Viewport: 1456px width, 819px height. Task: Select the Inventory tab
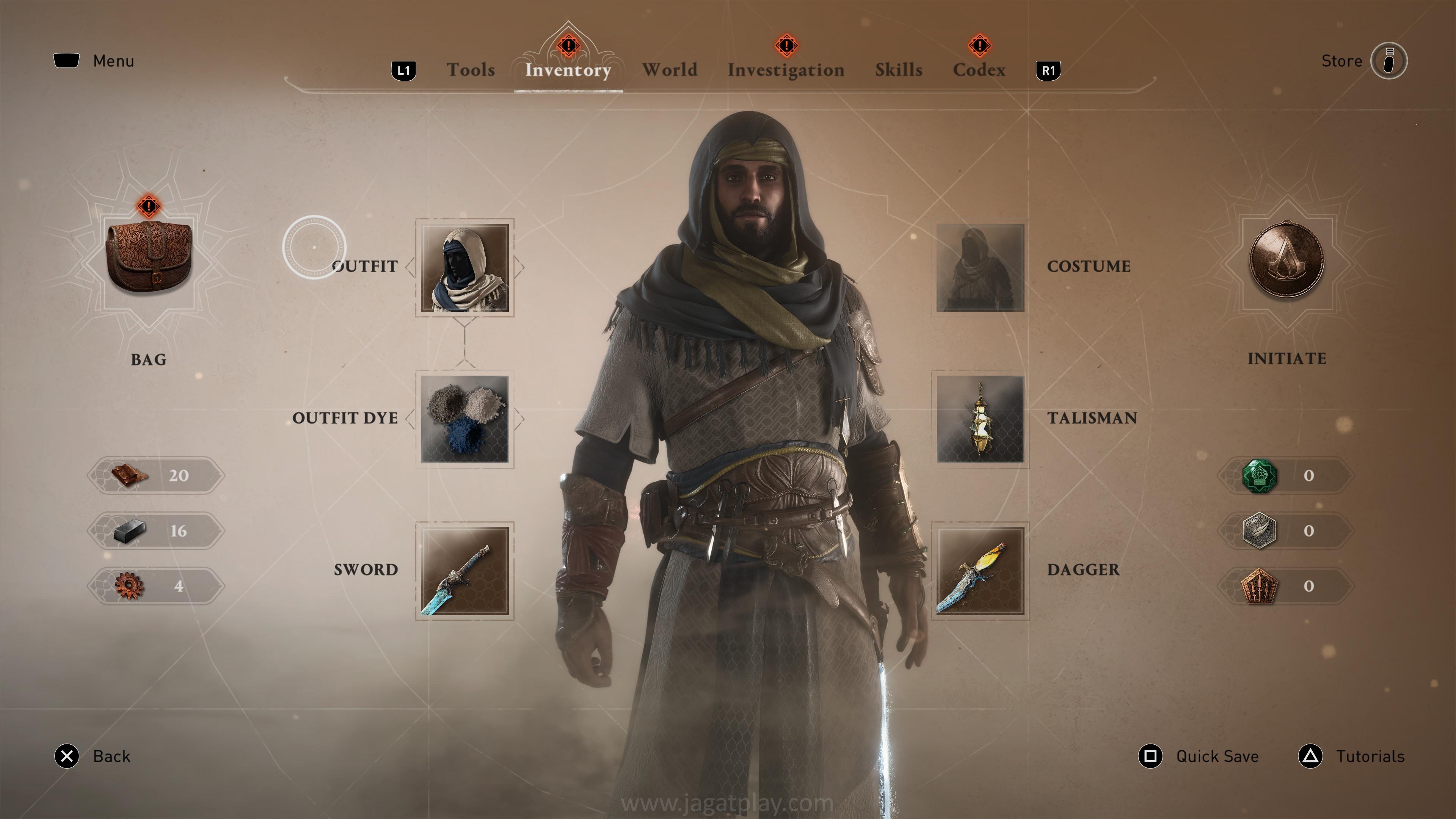click(568, 70)
